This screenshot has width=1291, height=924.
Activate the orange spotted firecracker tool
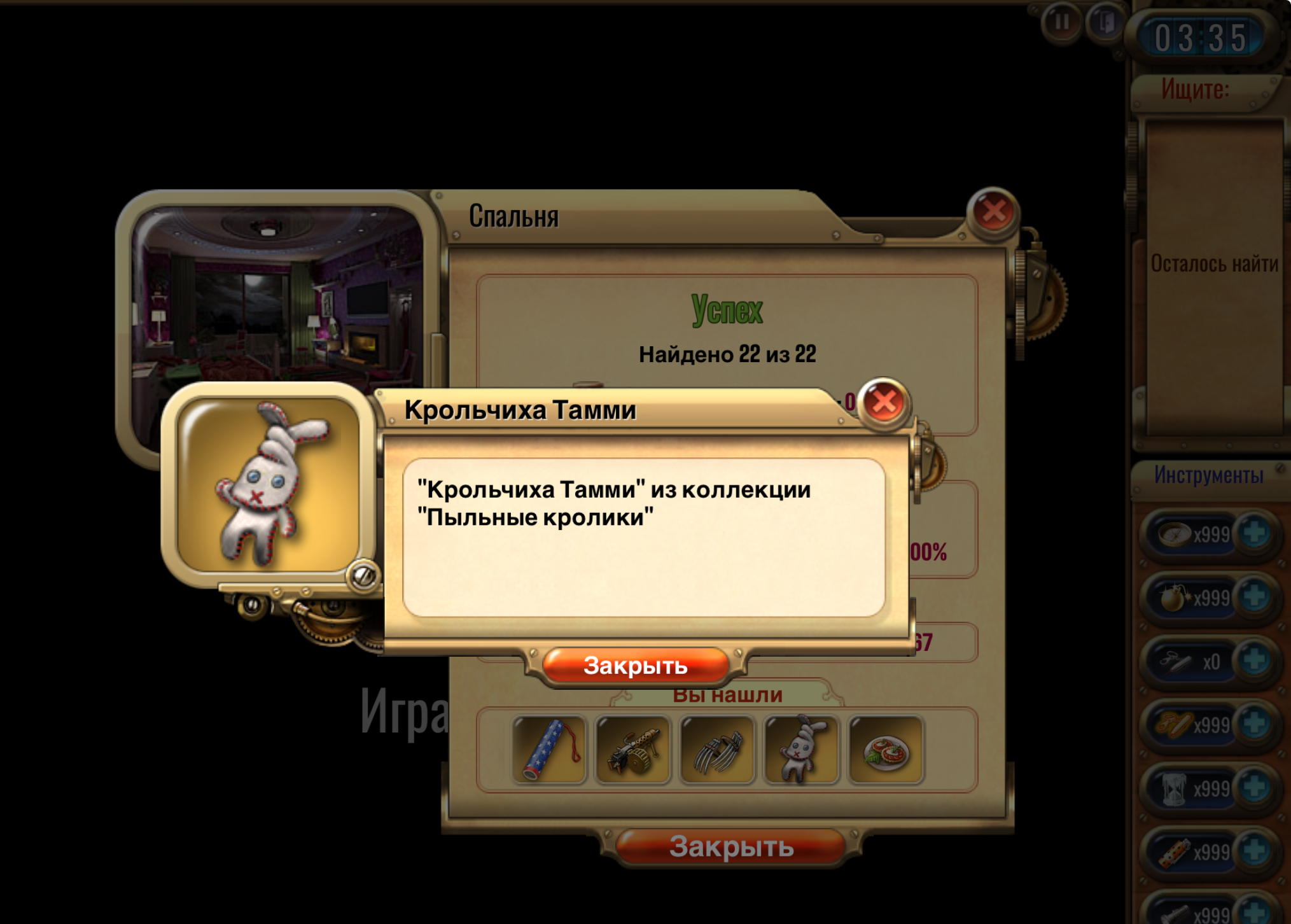coord(1174,852)
